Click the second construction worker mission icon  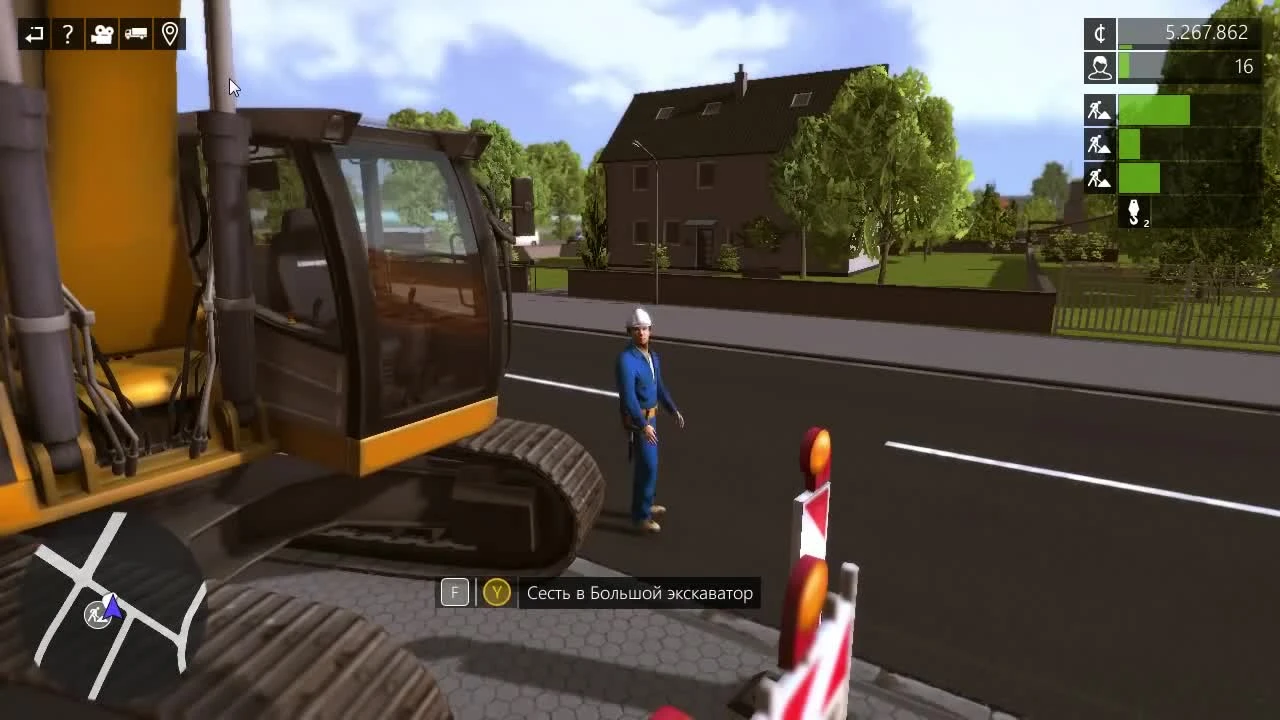pyautogui.click(x=1097, y=144)
